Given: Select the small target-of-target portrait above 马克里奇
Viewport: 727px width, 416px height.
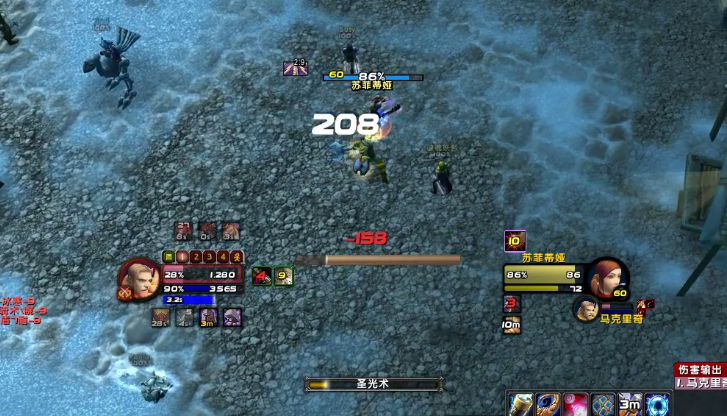Looking at the screenshot, I should tap(586, 308).
